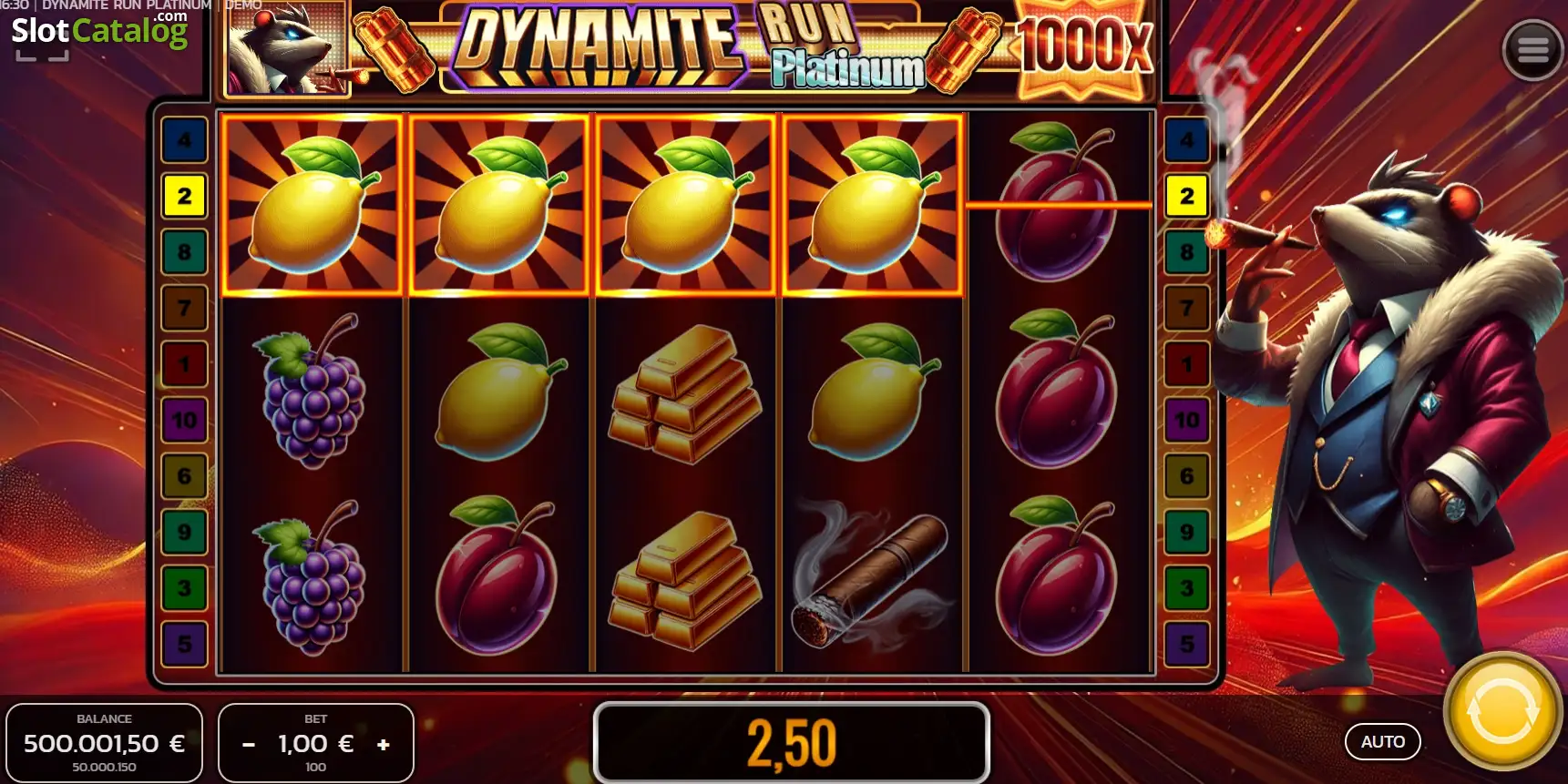
Task: Click the BALANCE display showing 500.001,50 €
Action: click(105, 742)
